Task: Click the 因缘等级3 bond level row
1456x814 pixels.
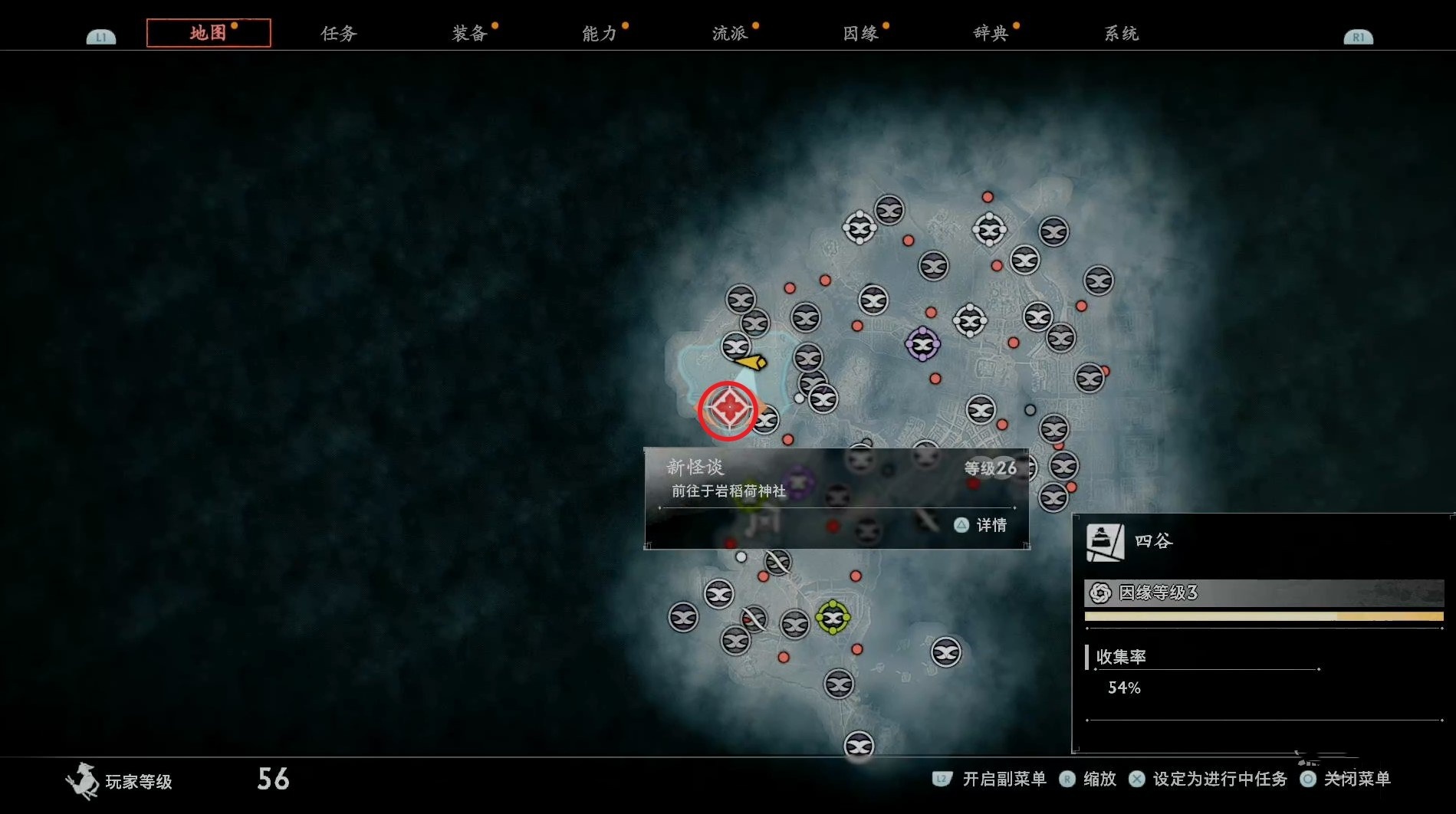Action: (1264, 592)
